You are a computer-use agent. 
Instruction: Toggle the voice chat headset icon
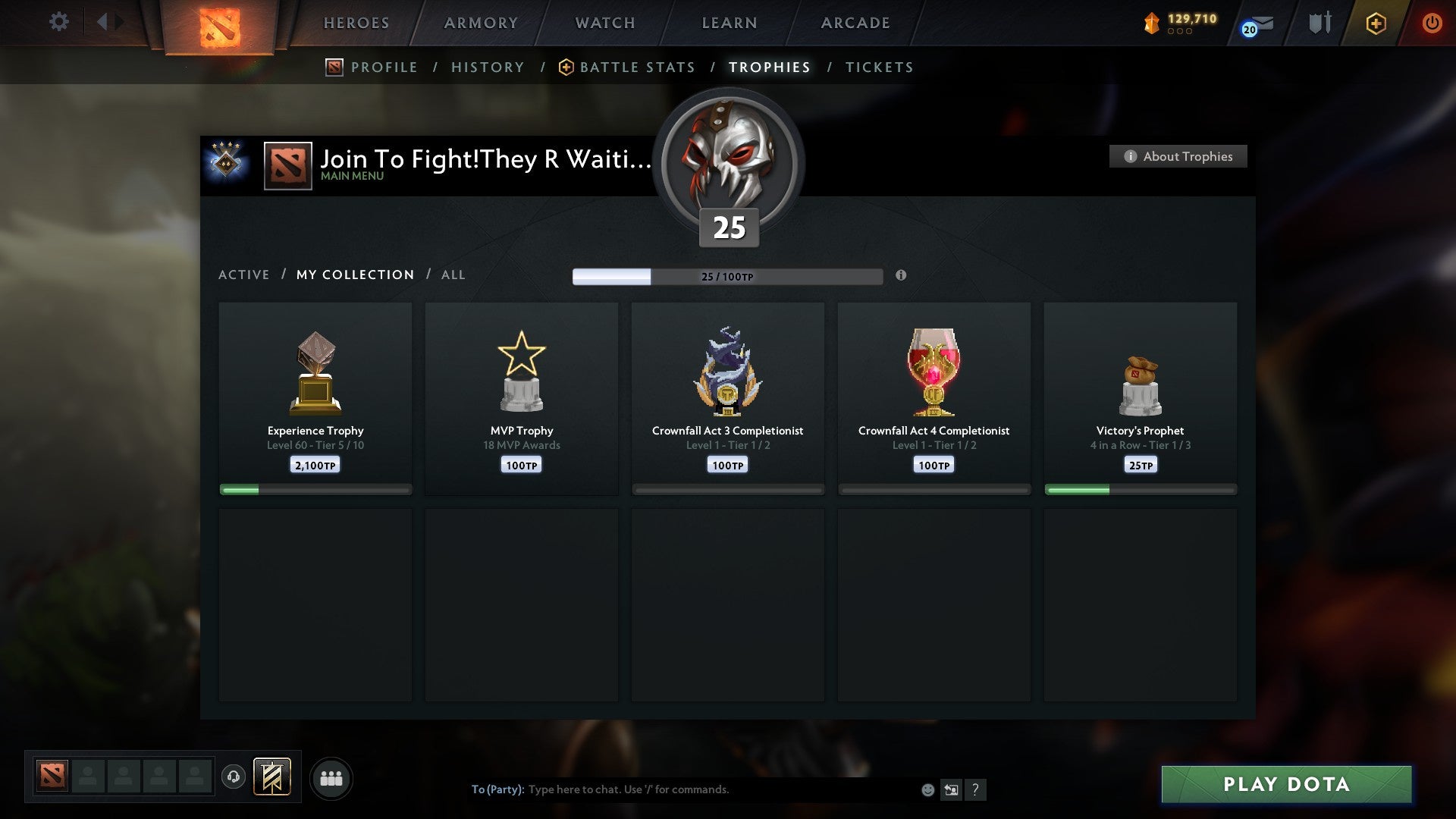pyautogui.click(x=234, y=776)
